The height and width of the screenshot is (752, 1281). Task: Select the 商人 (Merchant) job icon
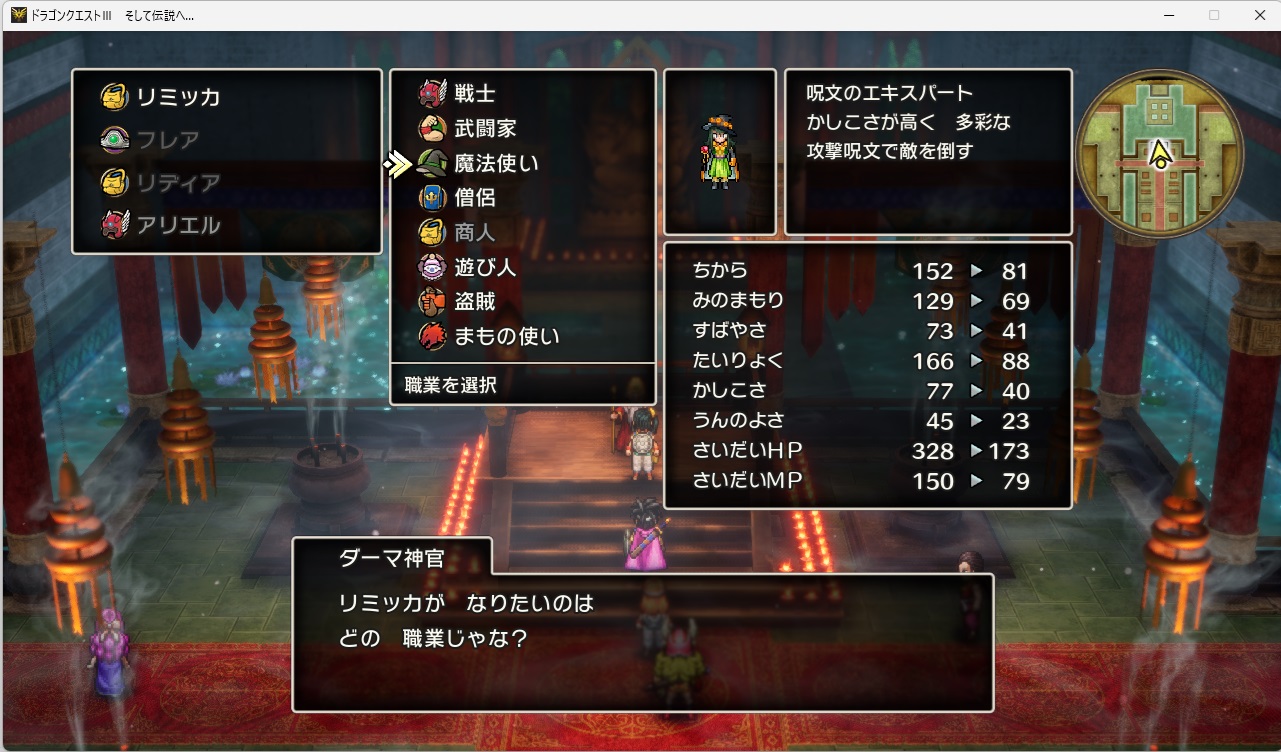434,232
